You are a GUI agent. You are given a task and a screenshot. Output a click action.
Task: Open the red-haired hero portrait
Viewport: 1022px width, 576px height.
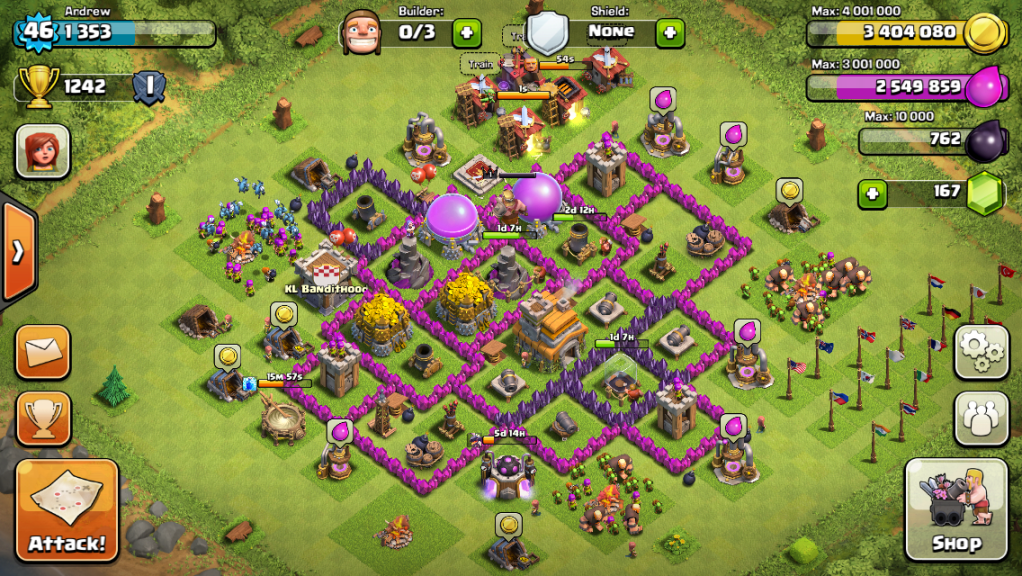tap(42, 151)
